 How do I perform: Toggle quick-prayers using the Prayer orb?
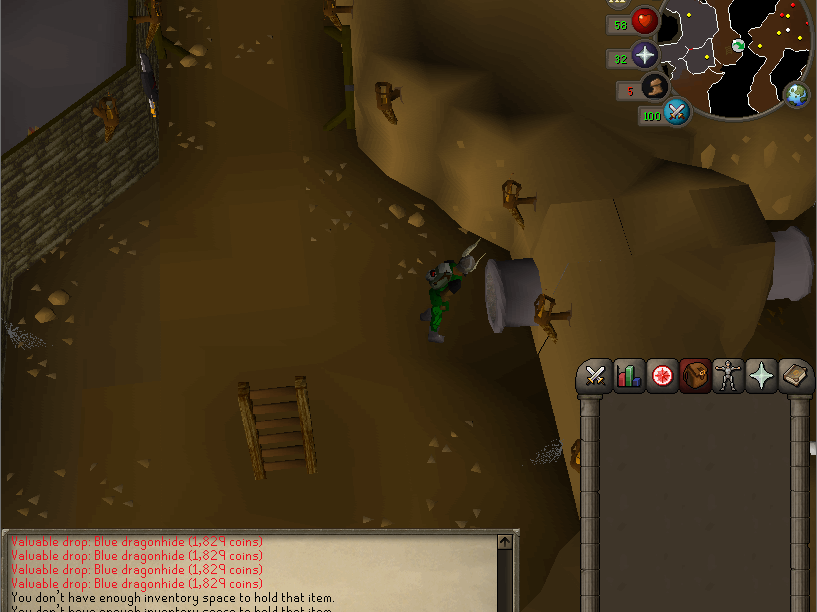pos(645,55)
